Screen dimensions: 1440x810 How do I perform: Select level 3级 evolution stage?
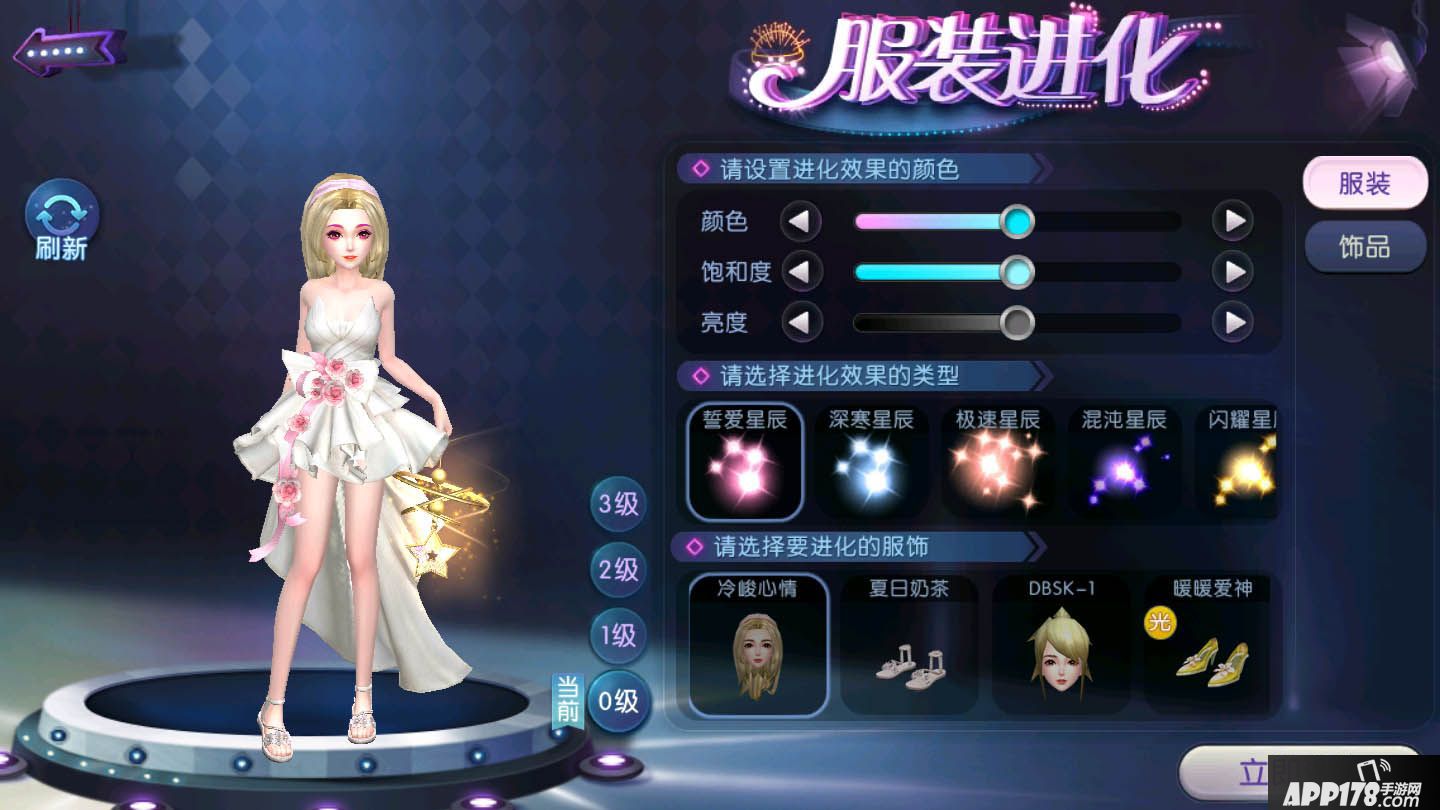[617, 505]
